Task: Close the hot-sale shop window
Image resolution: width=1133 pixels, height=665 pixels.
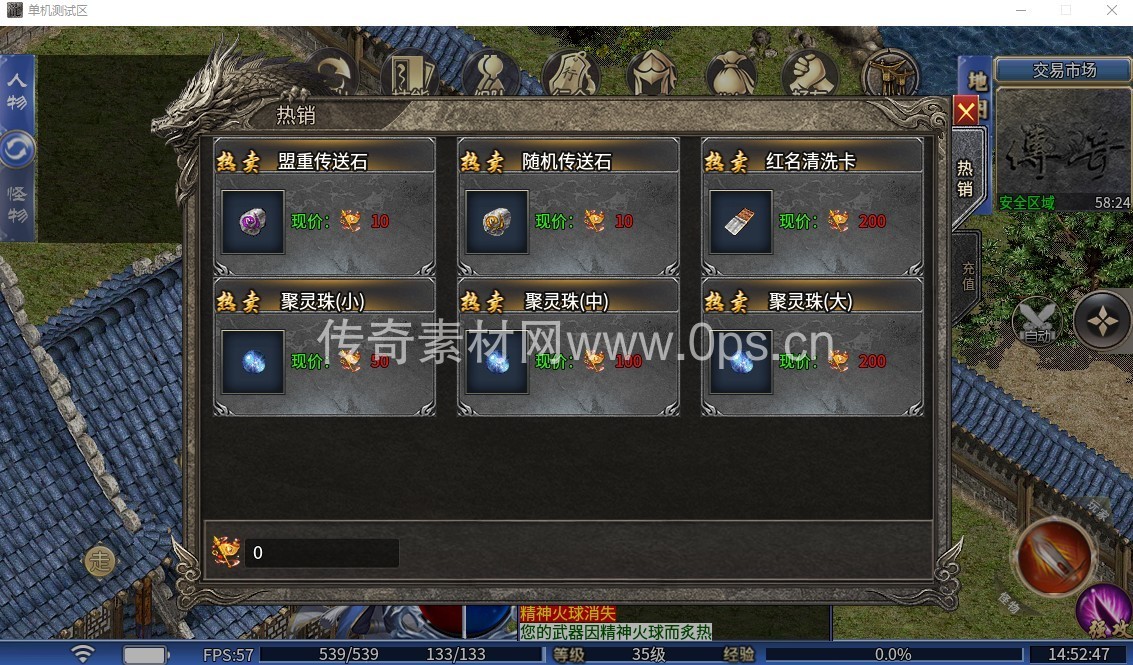Action: 965,113
